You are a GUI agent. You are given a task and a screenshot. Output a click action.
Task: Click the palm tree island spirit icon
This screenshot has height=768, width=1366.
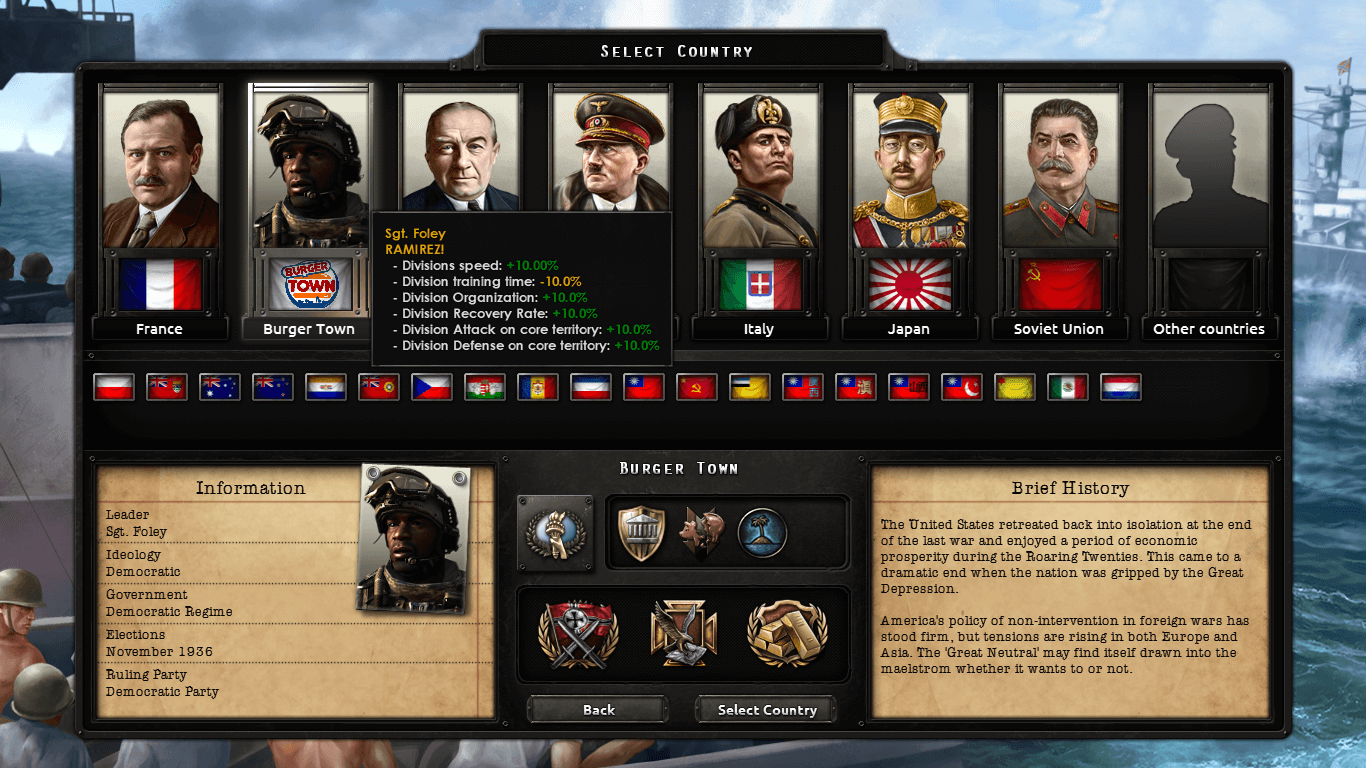762,533
